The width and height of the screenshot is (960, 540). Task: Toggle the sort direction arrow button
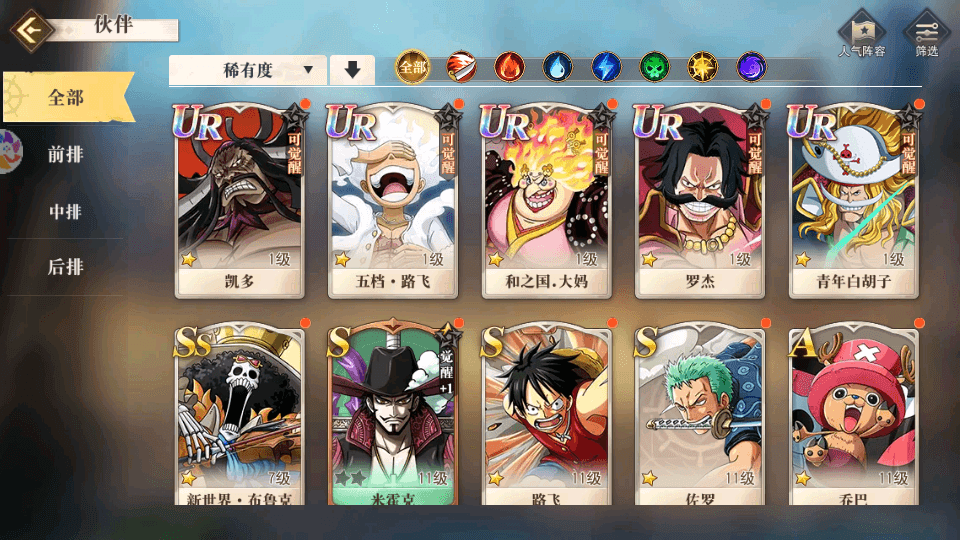coord(352,70)
